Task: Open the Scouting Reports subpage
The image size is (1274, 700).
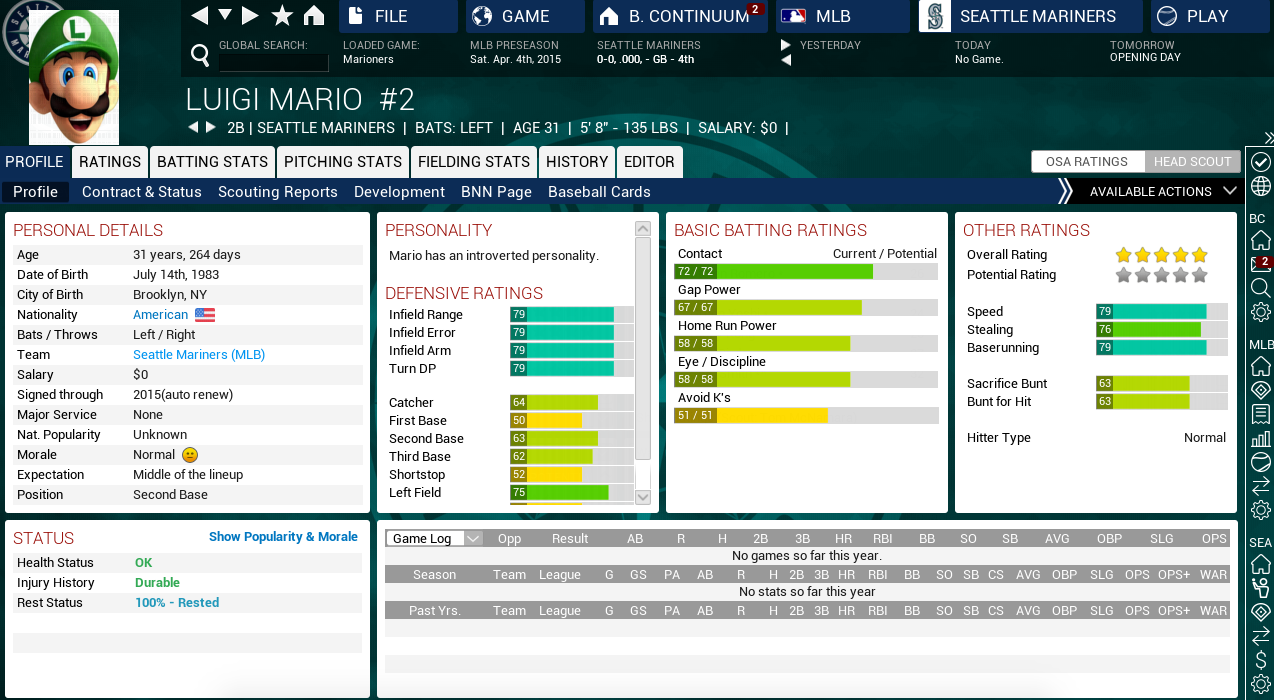Action: (x=278, y=192)
